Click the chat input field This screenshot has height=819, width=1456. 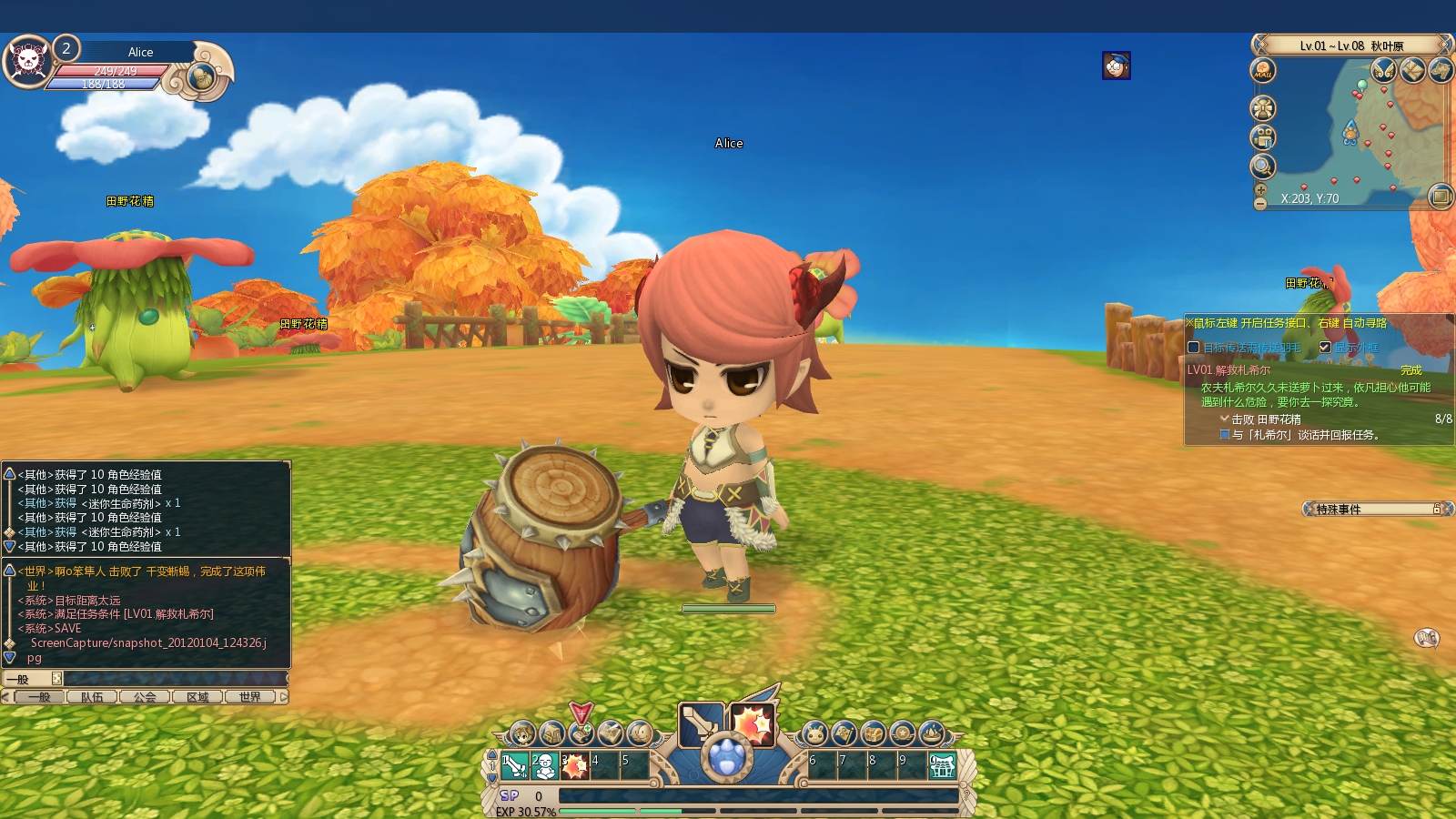point(173,679)
